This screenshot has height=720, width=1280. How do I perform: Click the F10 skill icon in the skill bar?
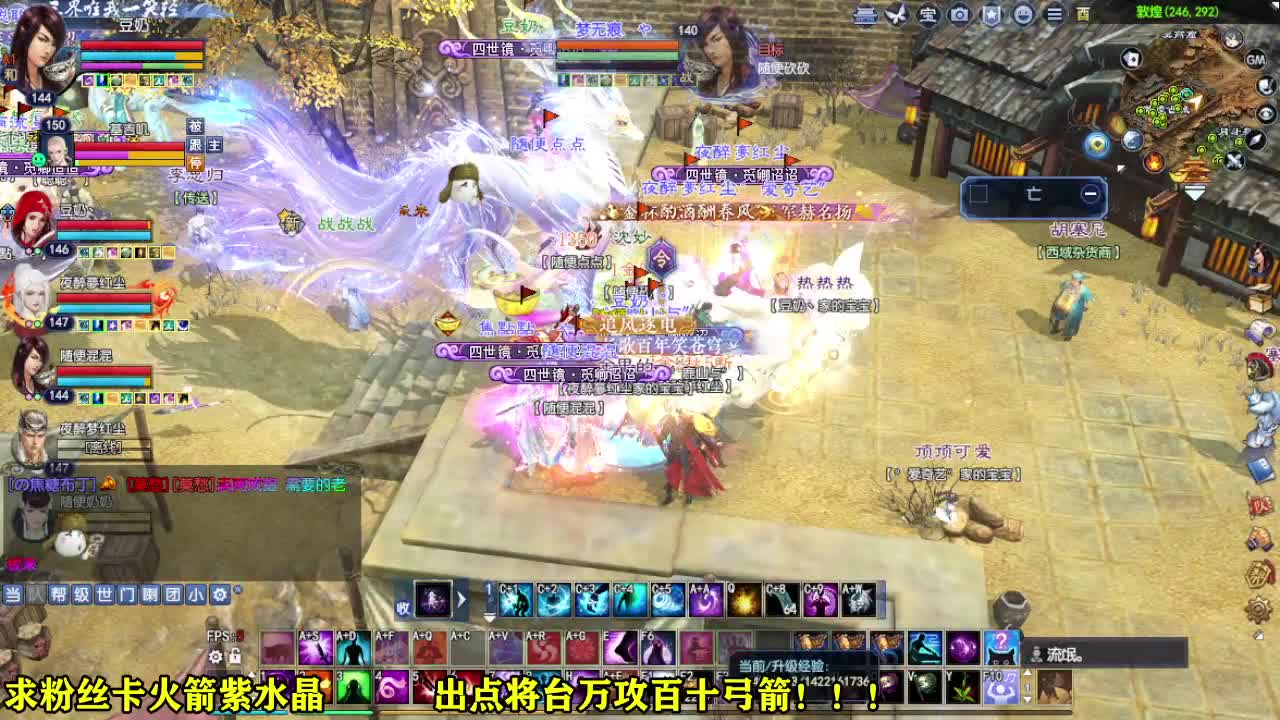point(1002,687)
